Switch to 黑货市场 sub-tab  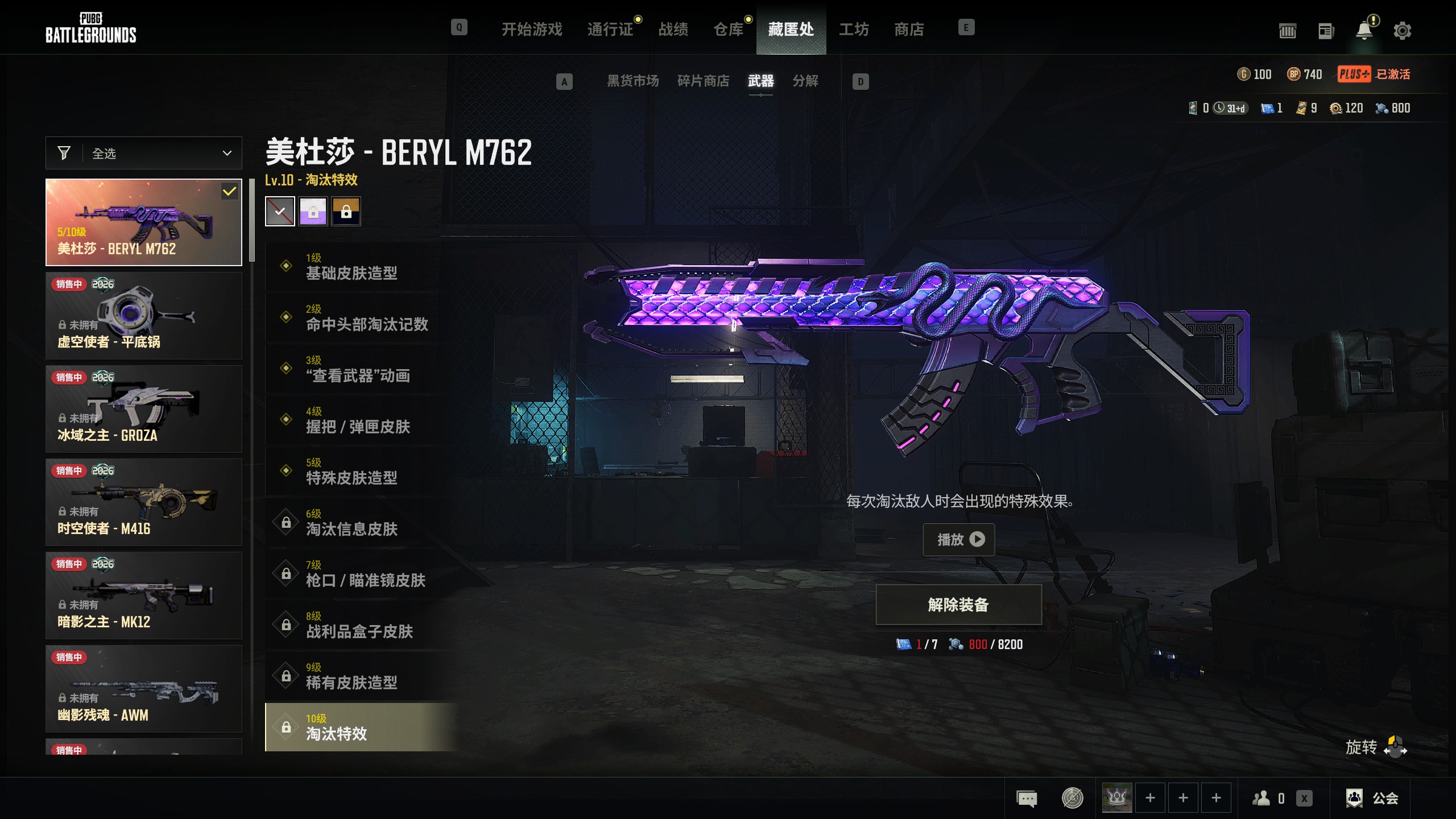click(x=632, y=81)
